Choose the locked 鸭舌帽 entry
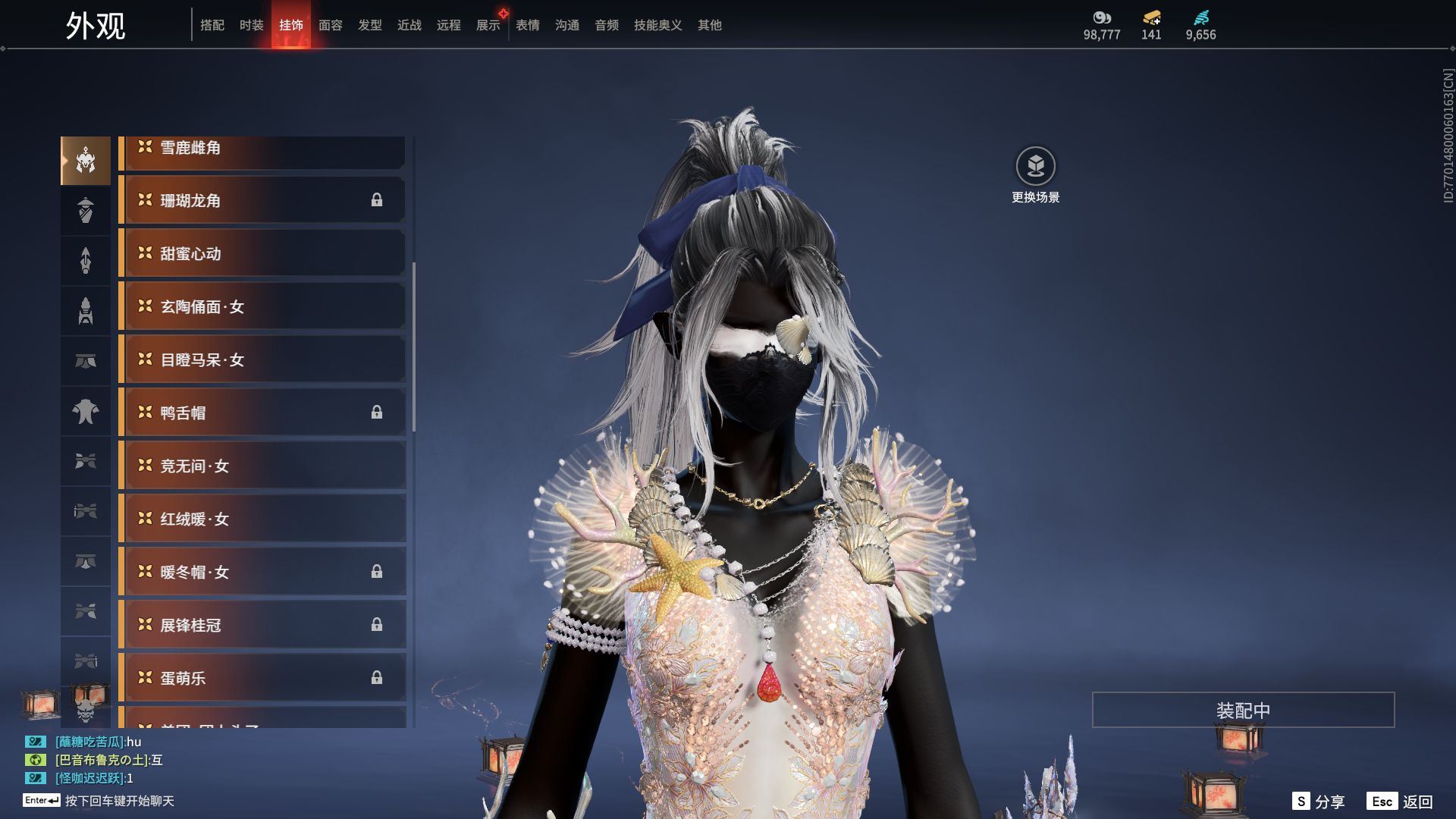Screen dimensions: 1456x819 click(x=263, y=413)
